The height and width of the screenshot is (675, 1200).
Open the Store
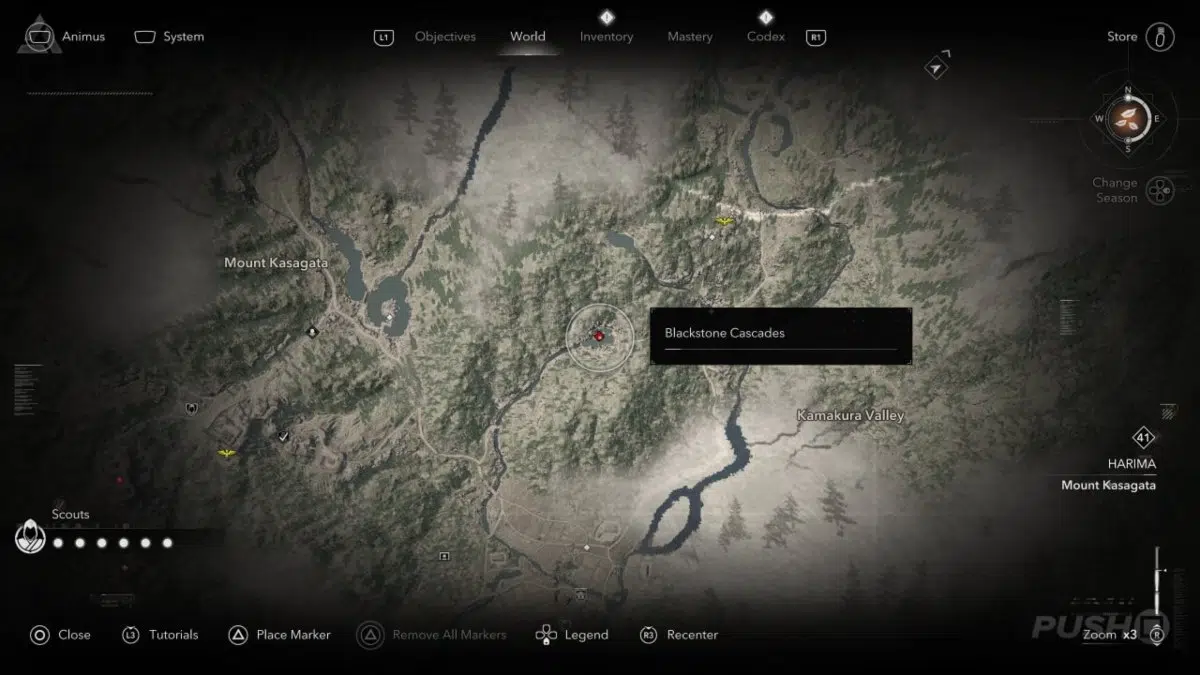point(1123,37)
